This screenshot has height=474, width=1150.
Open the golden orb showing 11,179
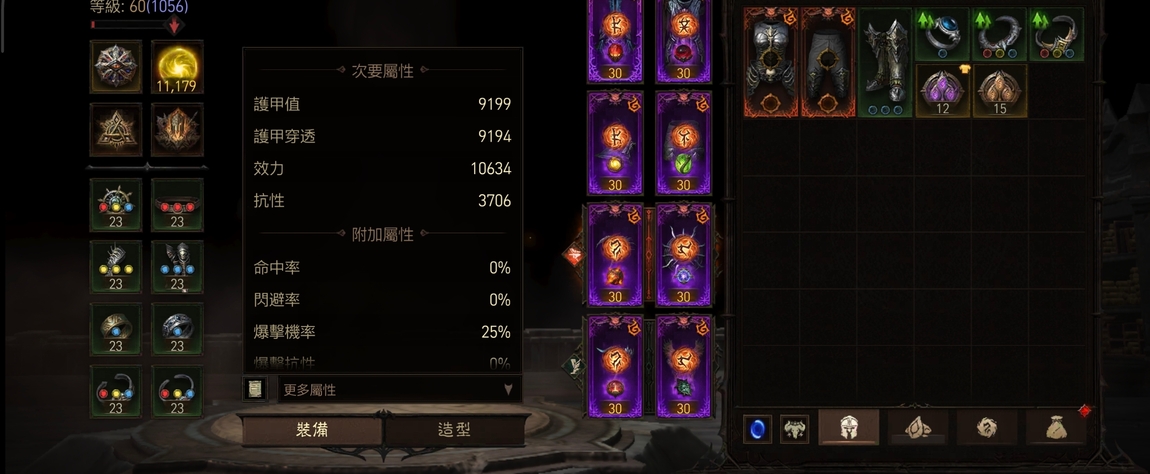tap(177, 67)
